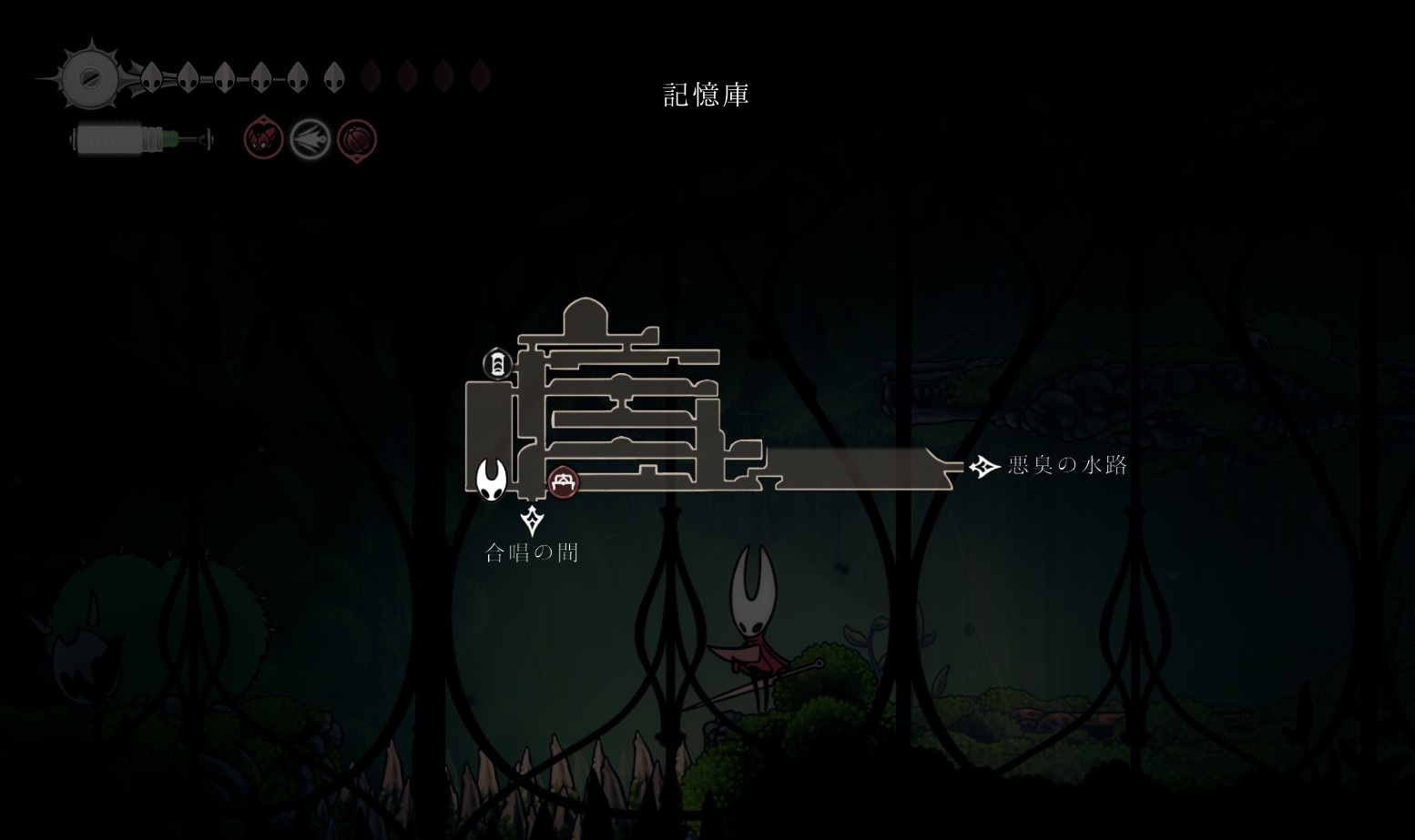
Task: Select the red bench marker on the map
Action: point(564,481)
